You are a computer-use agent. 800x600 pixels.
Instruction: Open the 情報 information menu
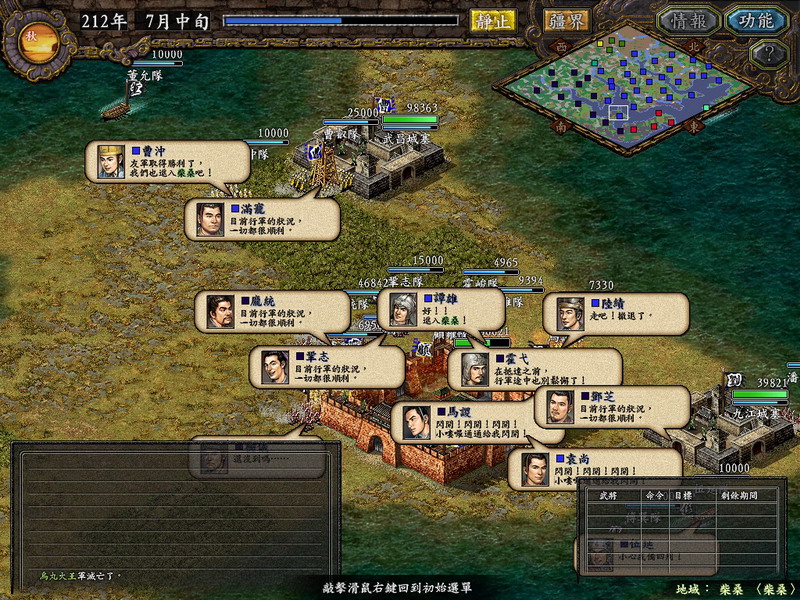(687, 20)
